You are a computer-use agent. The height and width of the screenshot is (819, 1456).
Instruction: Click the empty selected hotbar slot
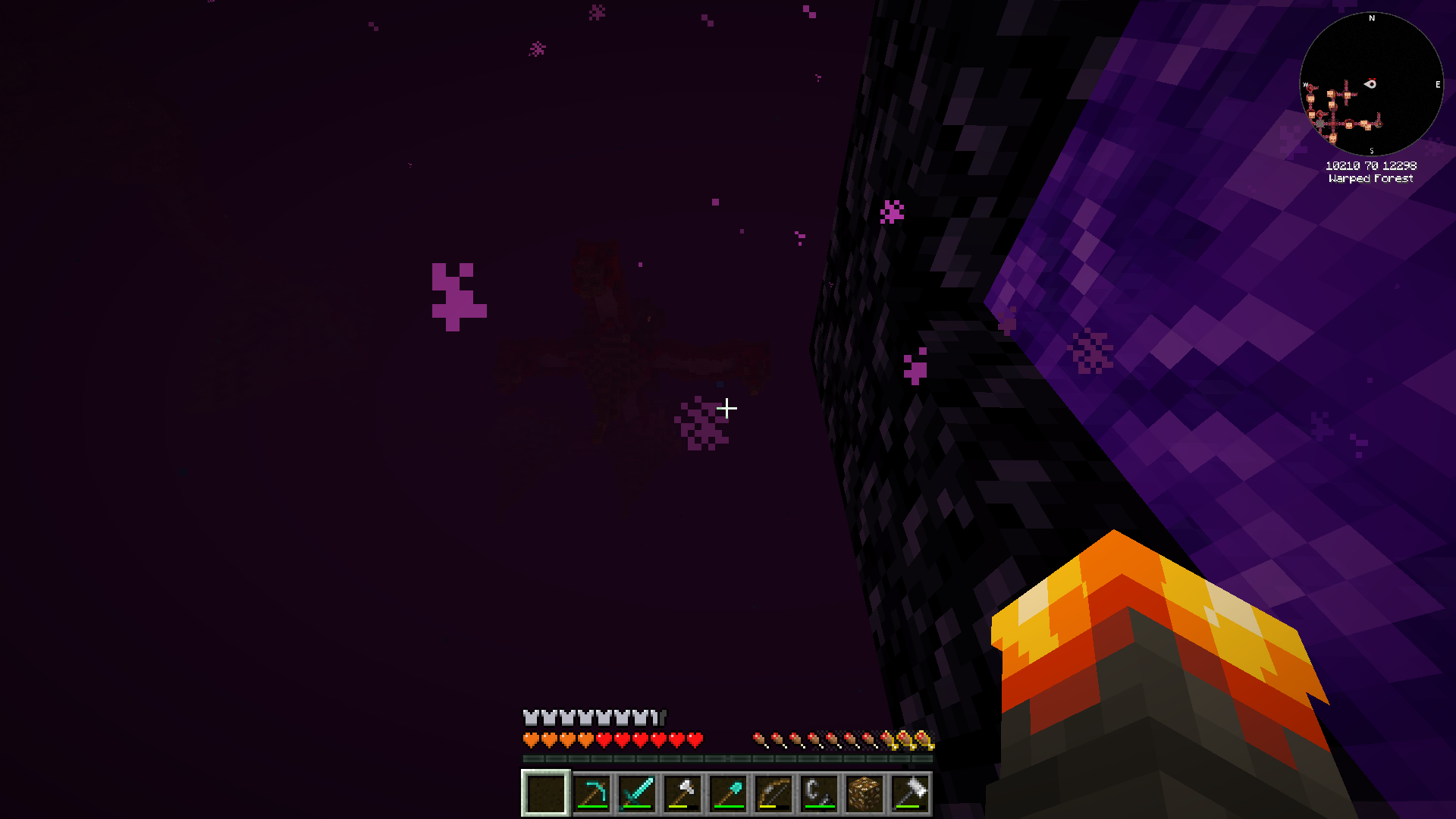544,791
